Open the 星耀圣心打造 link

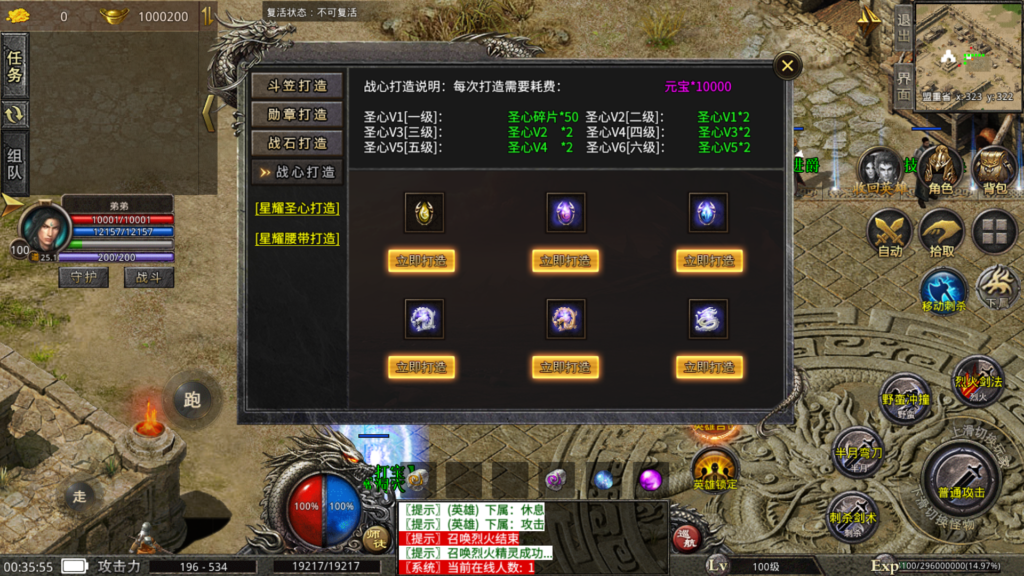pyautogui.click(x=297, y=209)
